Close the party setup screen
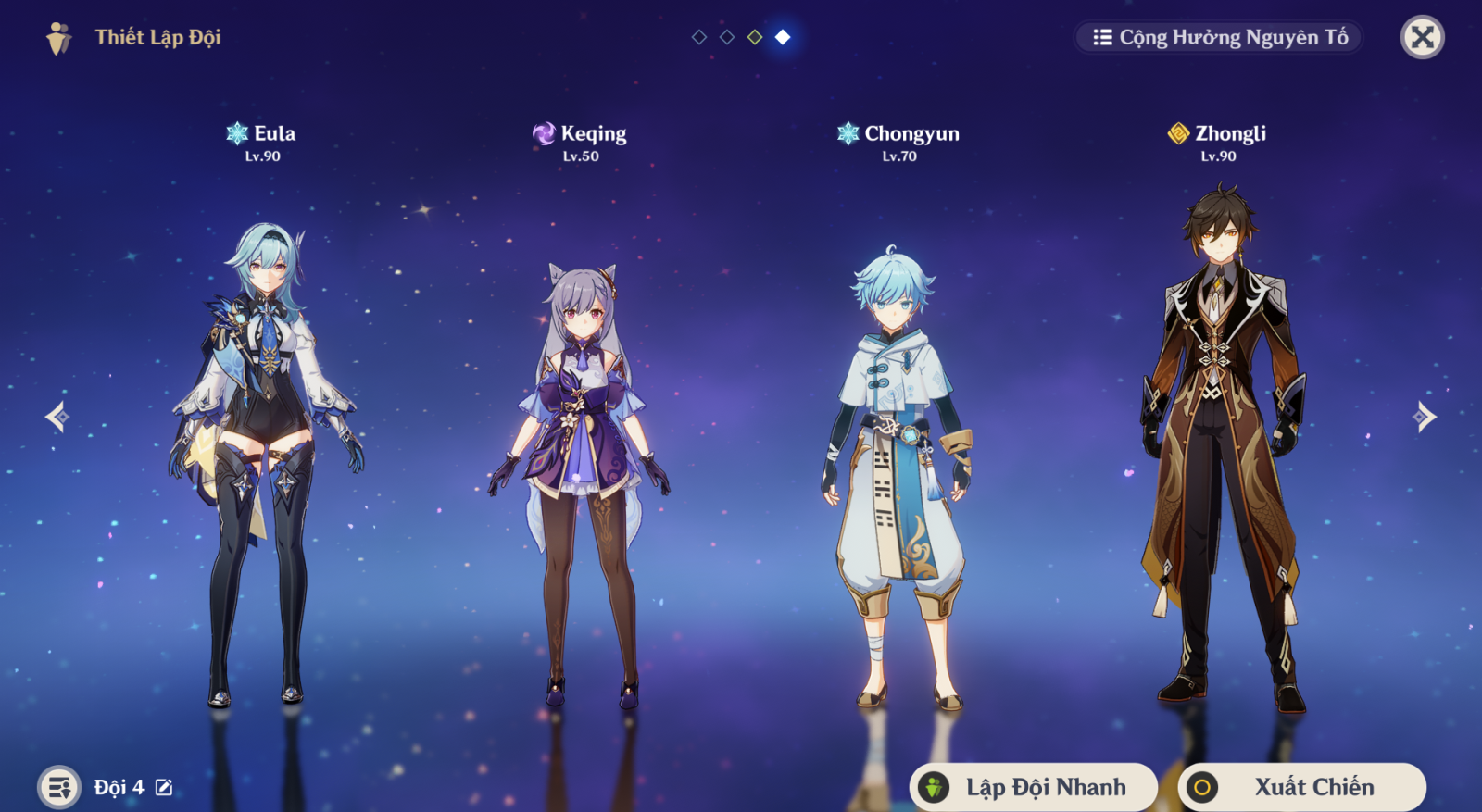Viewport: 1482px width, 812px height. click(x=1422, y=37)
